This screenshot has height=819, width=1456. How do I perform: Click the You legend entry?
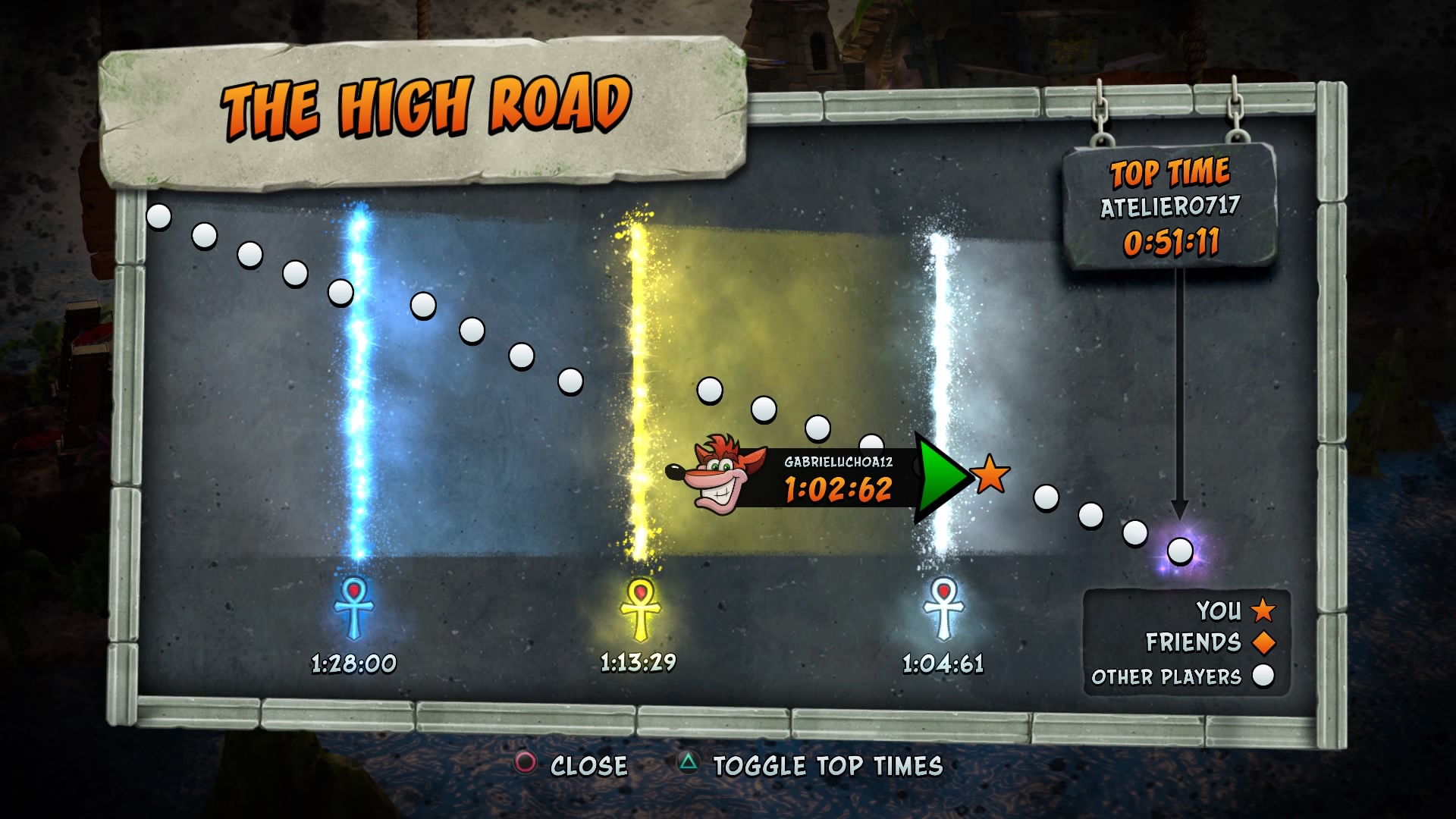1235,610
